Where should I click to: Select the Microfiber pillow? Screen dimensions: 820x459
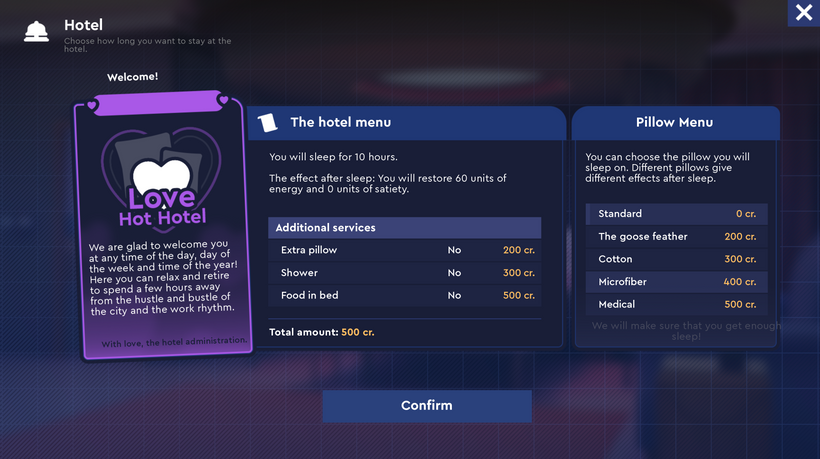click(676, 282)
